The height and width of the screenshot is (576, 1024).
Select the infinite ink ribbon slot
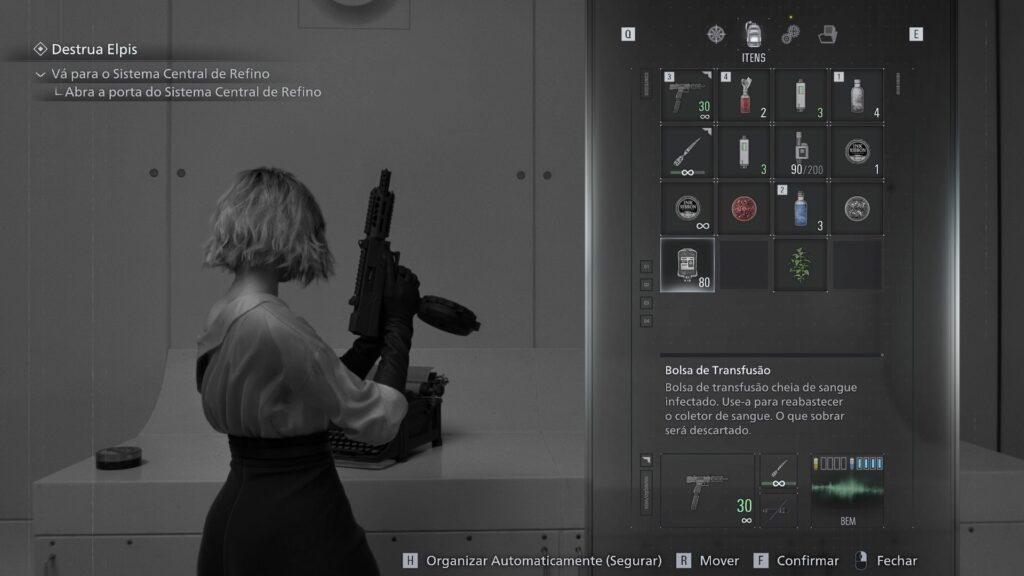tap(686, 208)
